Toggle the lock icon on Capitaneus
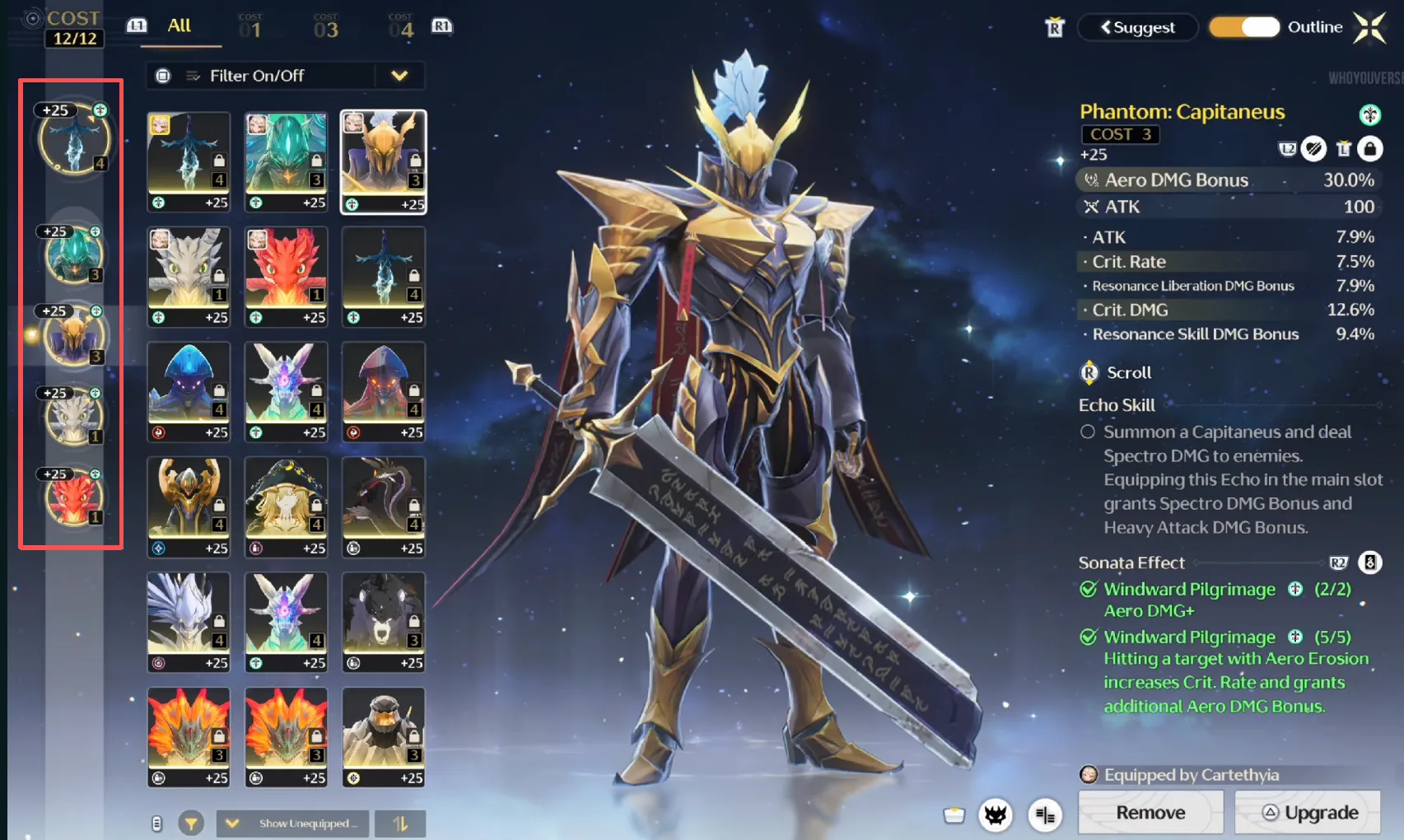This screenshot has height=840, width=1404. coord(1369,149)
